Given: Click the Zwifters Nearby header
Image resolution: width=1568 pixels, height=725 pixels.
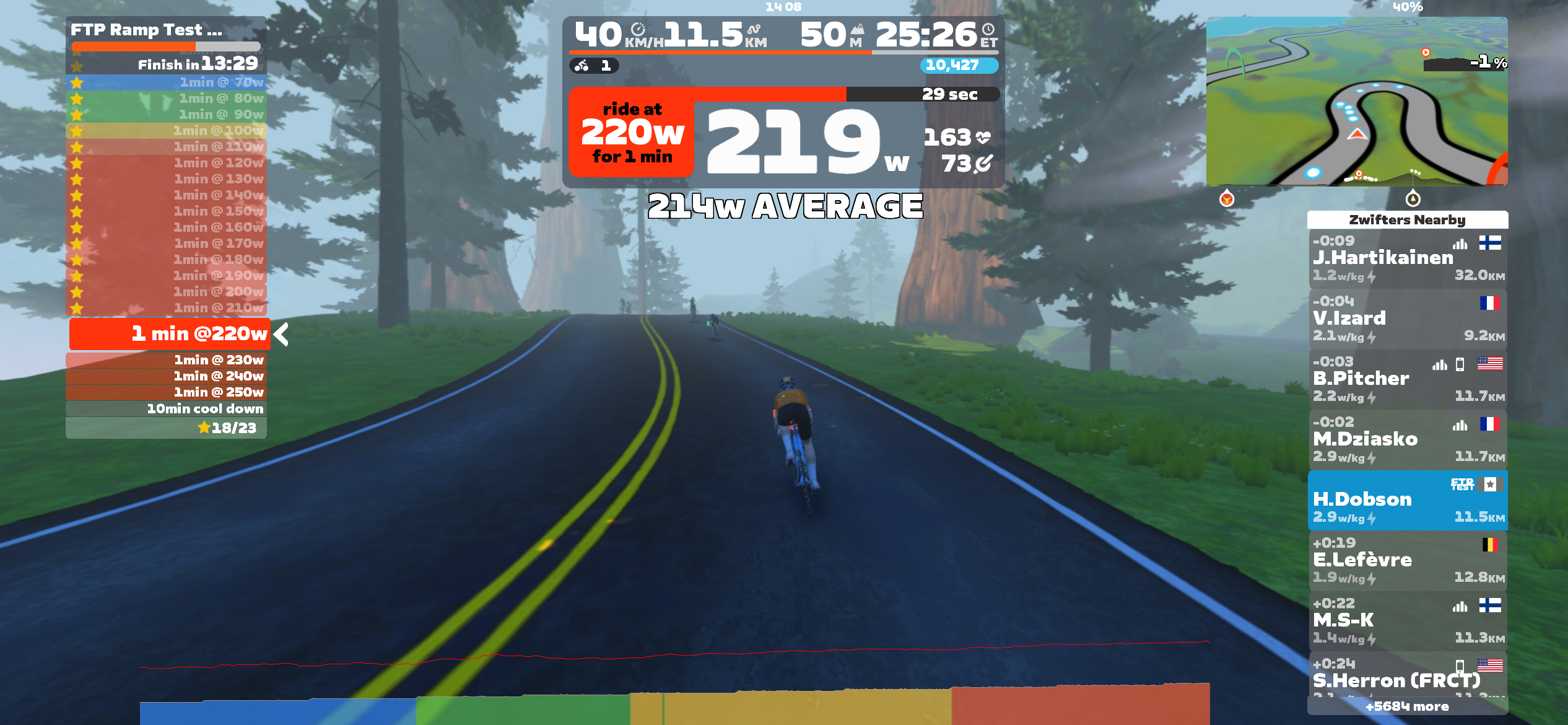Looking at the screenshot, I should click(1407, 220).
